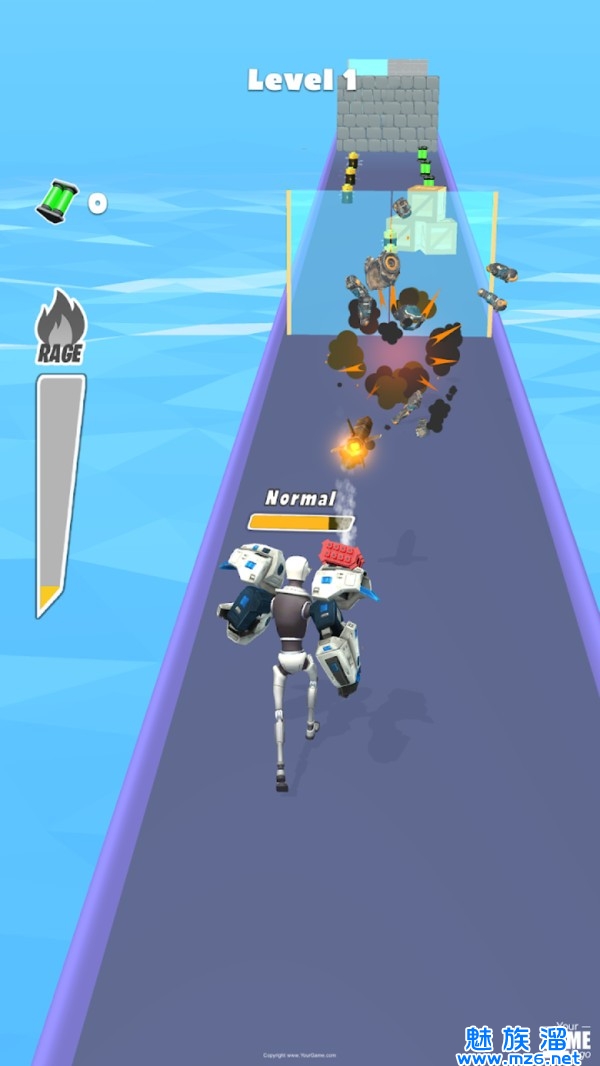Tap the Rage flame icon
600x1066 pixels.
point(61,319)
